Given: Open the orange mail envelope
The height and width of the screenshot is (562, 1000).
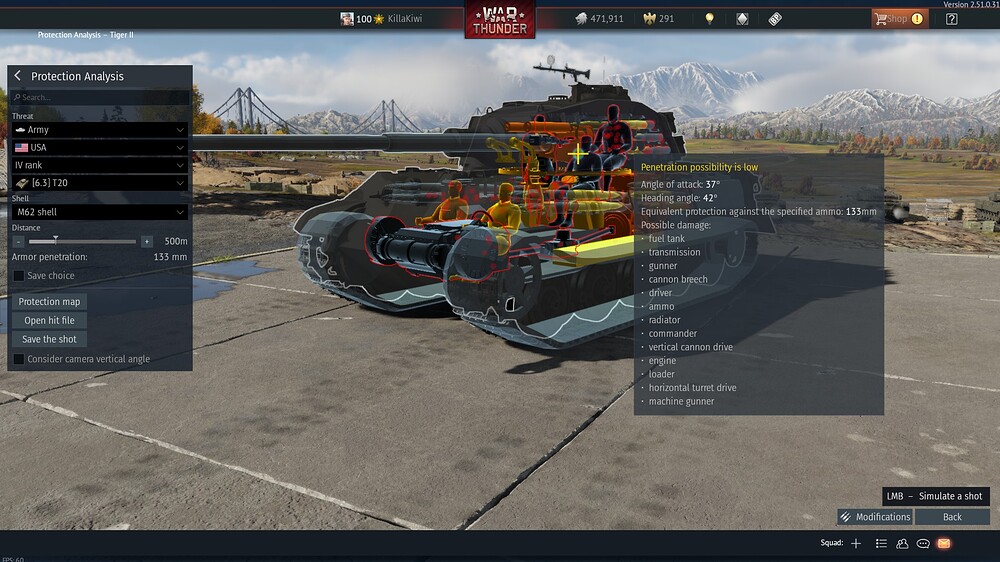Looking at the screenshot, I should [x=944, y=543].
